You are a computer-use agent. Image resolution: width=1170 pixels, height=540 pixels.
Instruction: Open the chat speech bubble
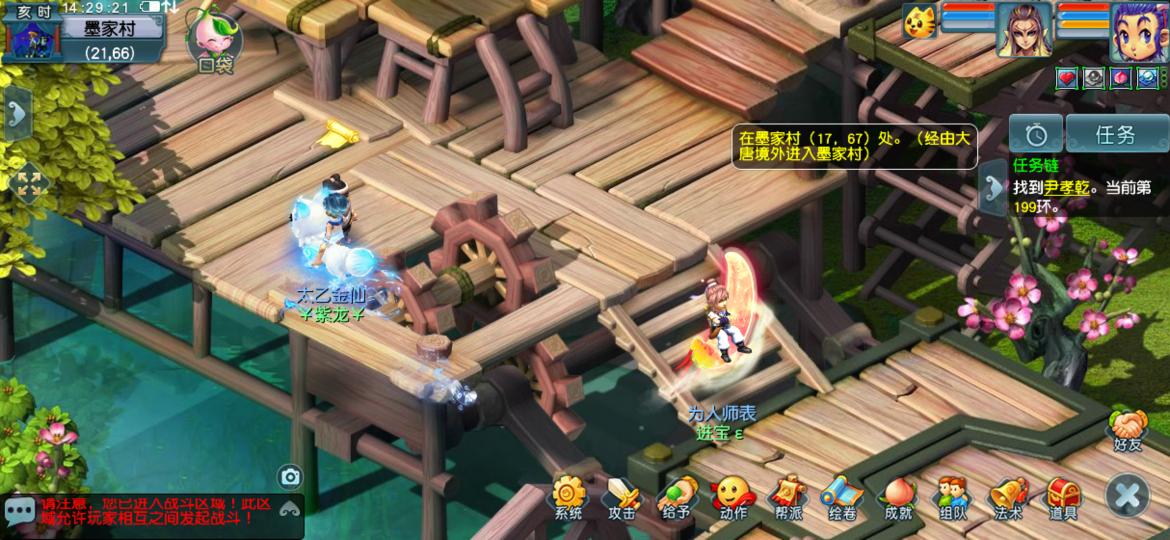point(19,511)
